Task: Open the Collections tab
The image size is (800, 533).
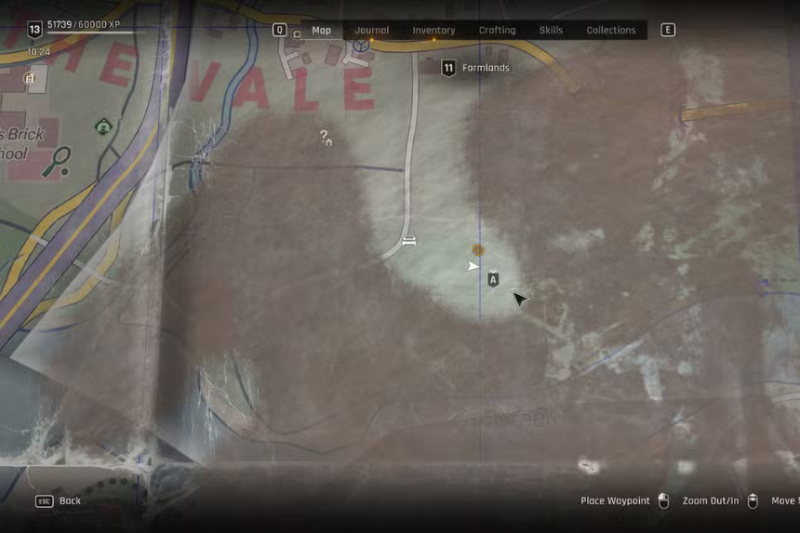Action: point(611,31)
